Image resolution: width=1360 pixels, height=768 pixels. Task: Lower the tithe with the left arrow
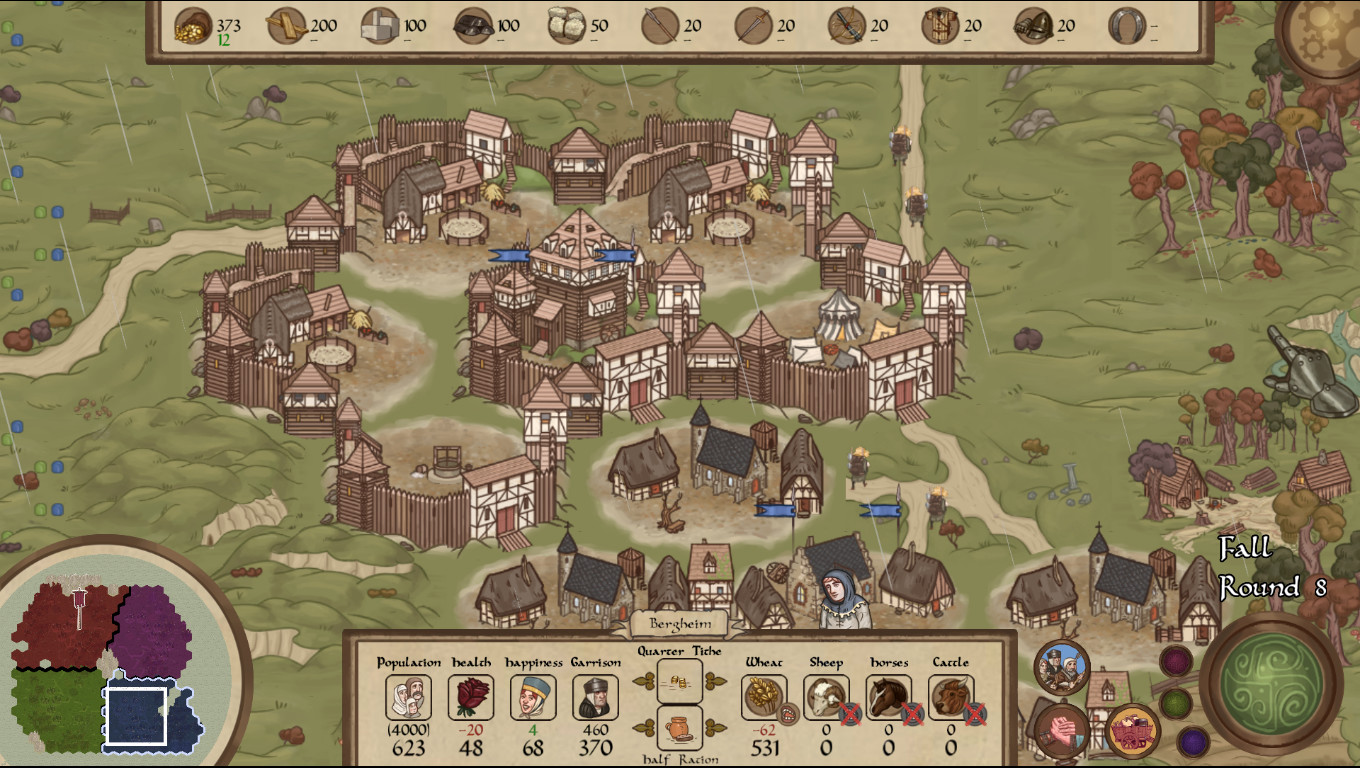(x=642, y=681)
